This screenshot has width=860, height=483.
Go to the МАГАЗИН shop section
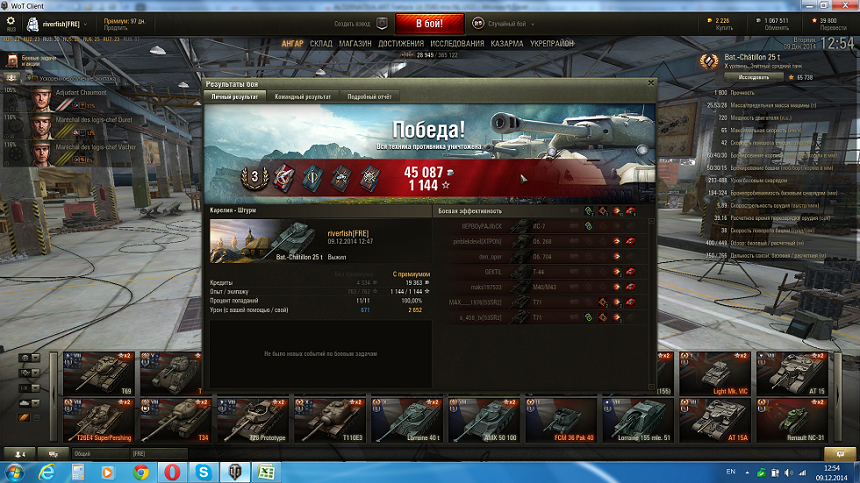tap(354, 44)
